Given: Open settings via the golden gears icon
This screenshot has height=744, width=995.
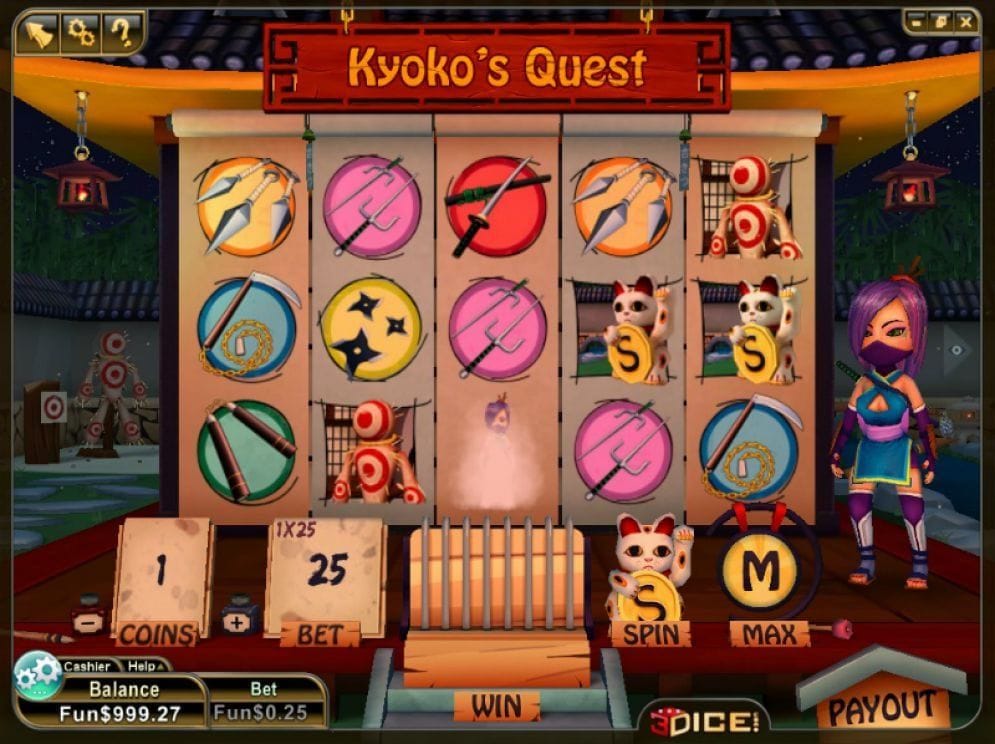Looking at the screenshot, I should (x=79, y=34).
